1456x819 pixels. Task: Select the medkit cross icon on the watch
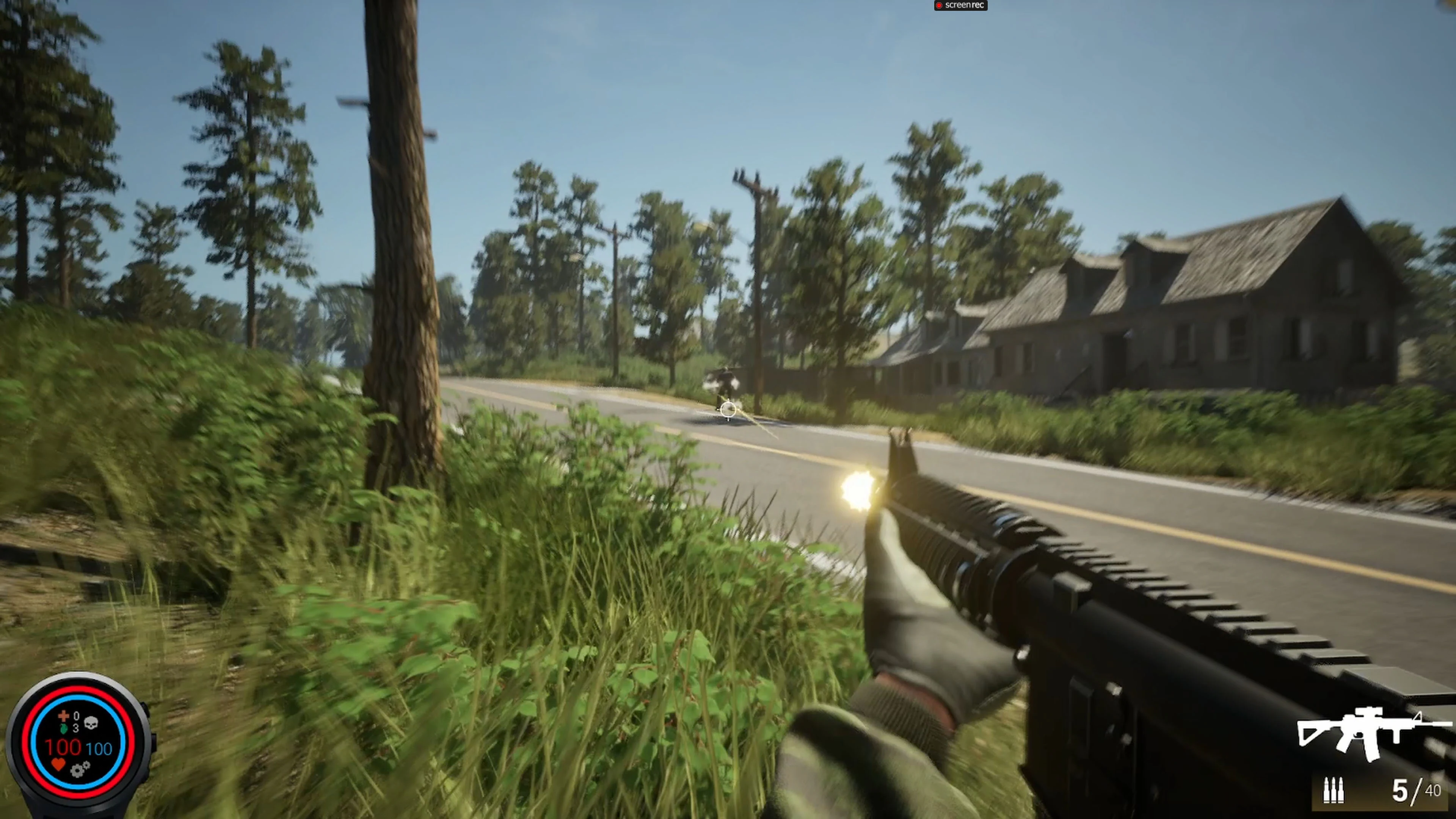coord(63,715)
